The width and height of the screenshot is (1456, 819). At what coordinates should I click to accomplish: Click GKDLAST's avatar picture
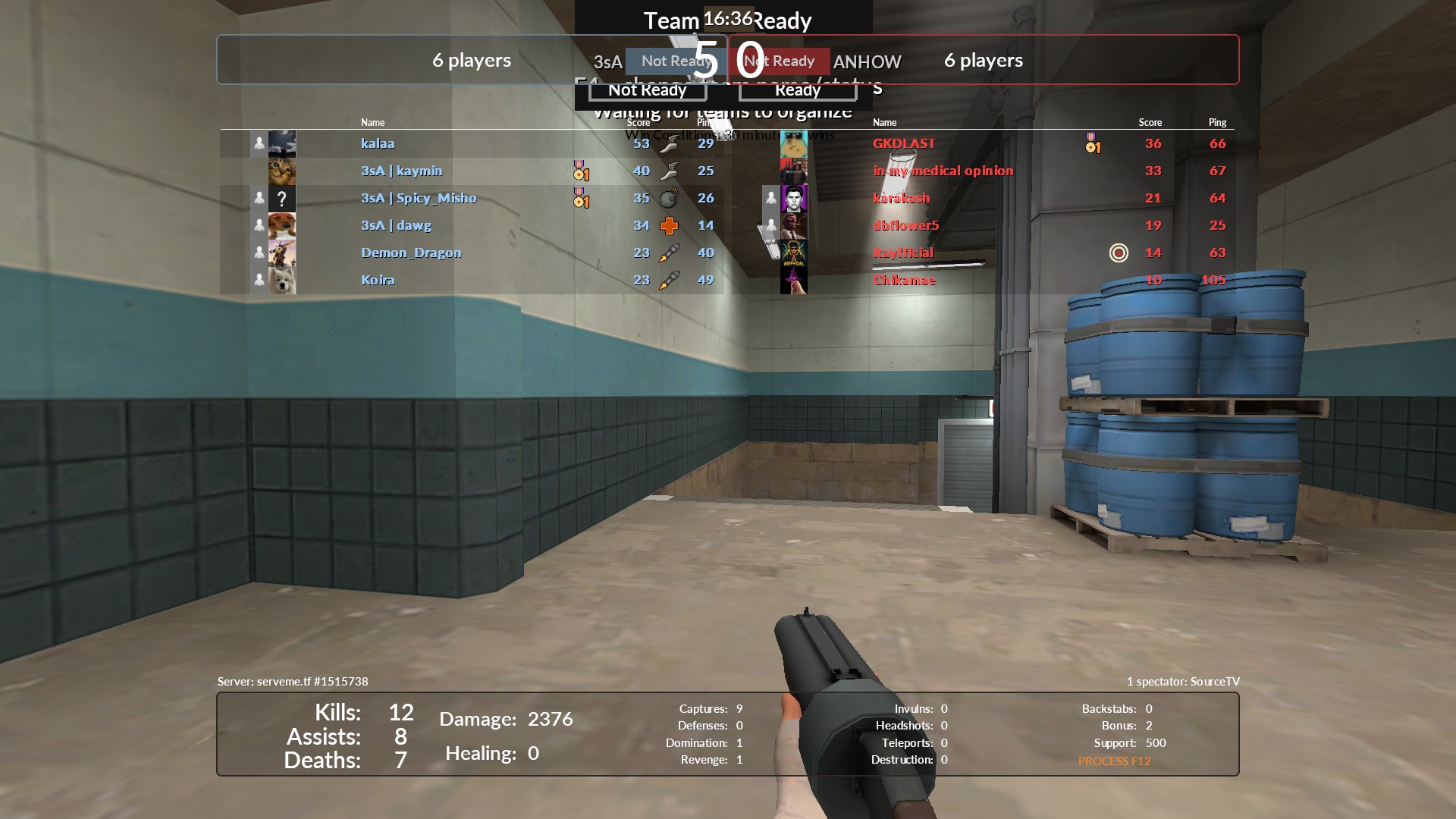(793, 144)
